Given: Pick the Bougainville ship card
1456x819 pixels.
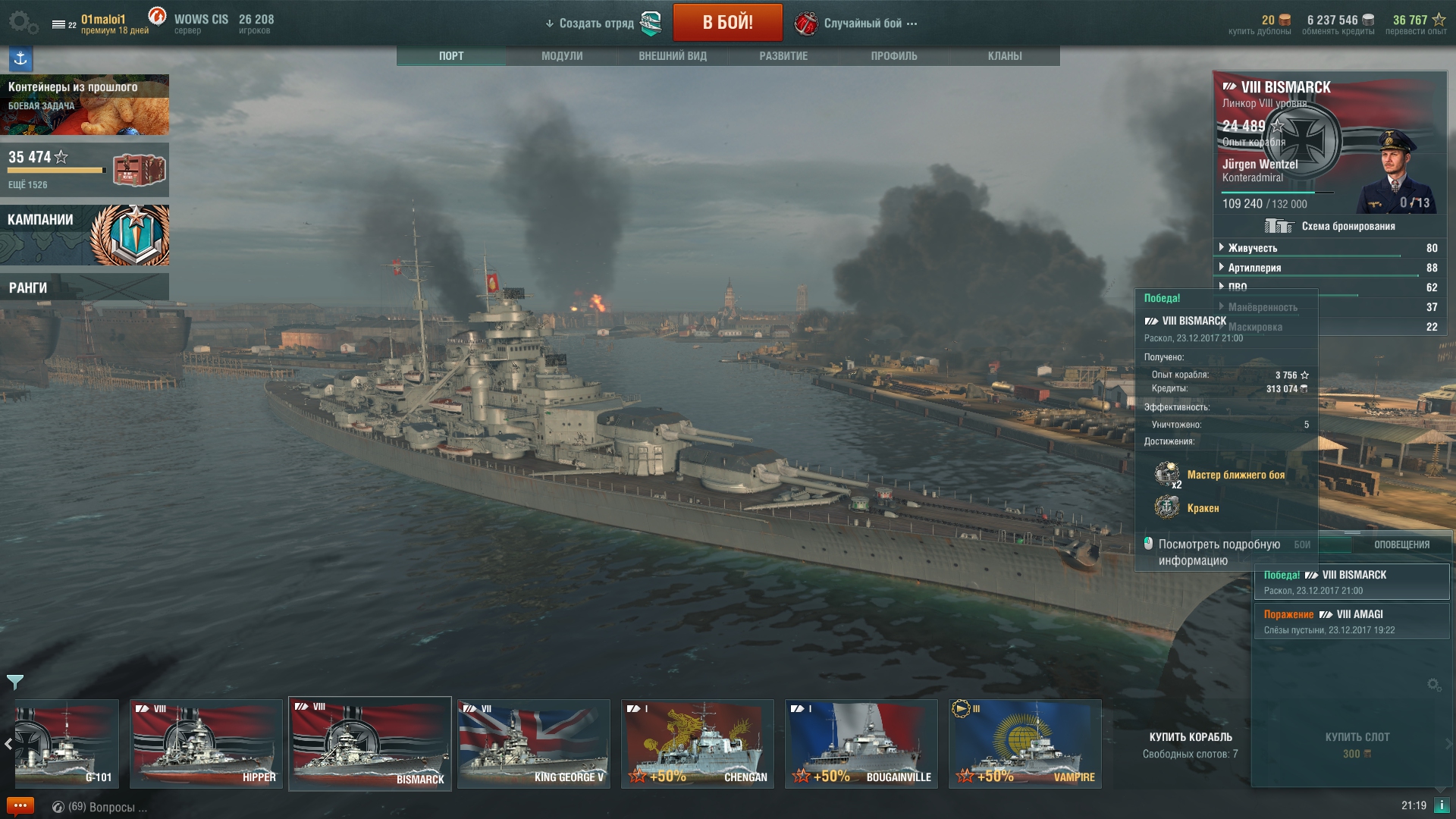Looking at the screenshot, I should pyautogui.click(x=861, y=744).
